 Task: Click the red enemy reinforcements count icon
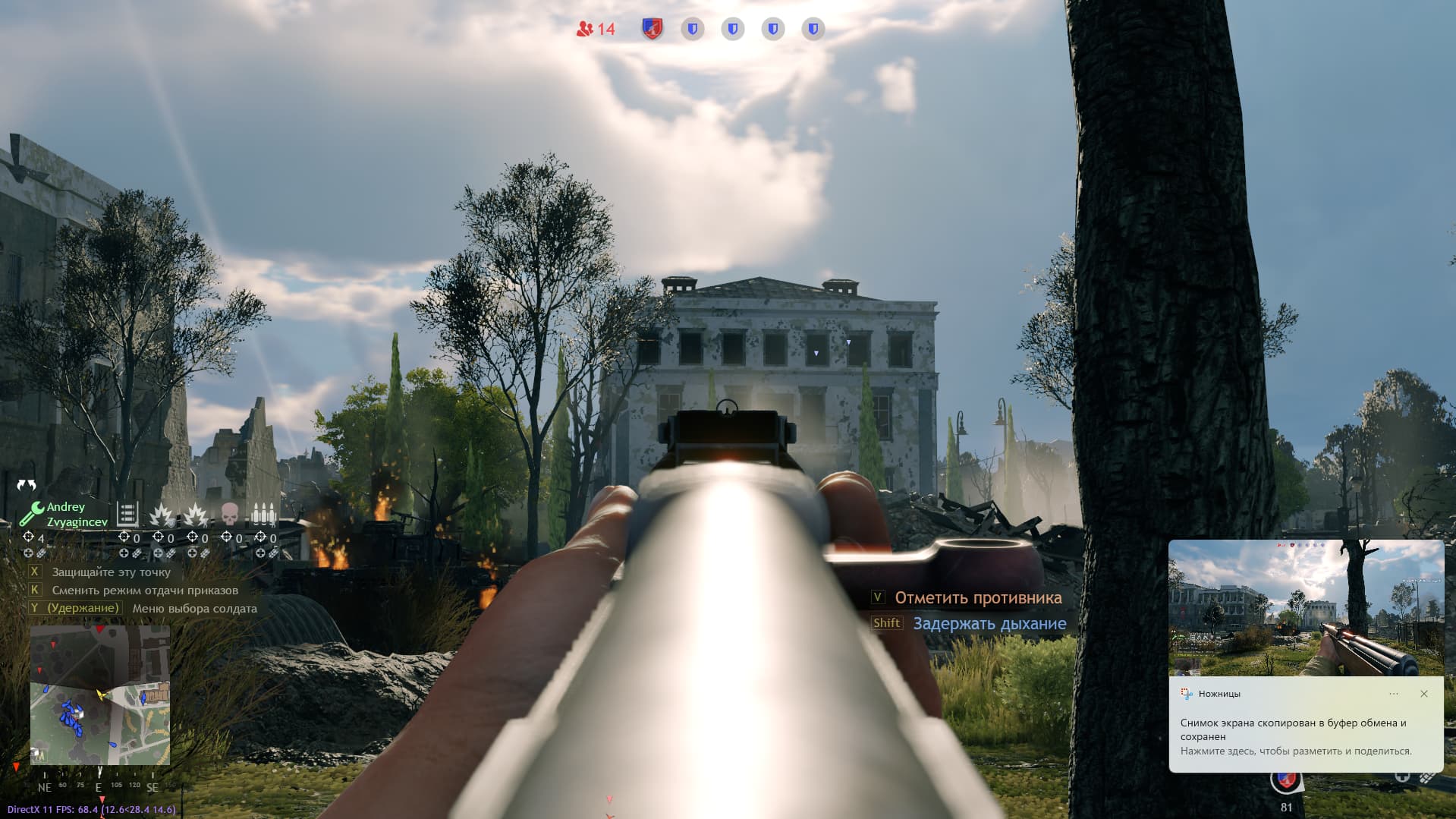click(585, 29)
